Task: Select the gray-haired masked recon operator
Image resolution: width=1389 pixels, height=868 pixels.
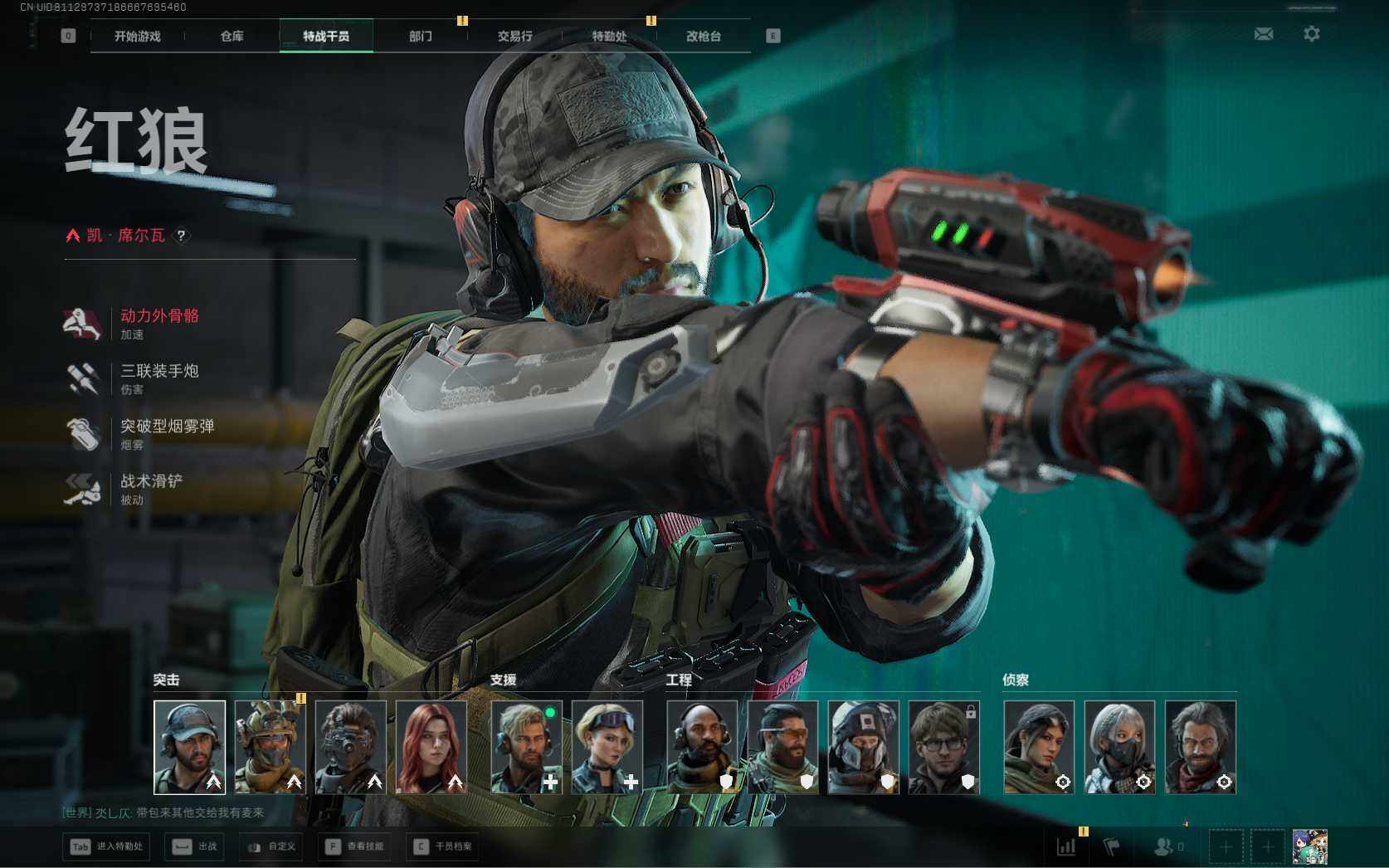Action: pos(1119,747)
